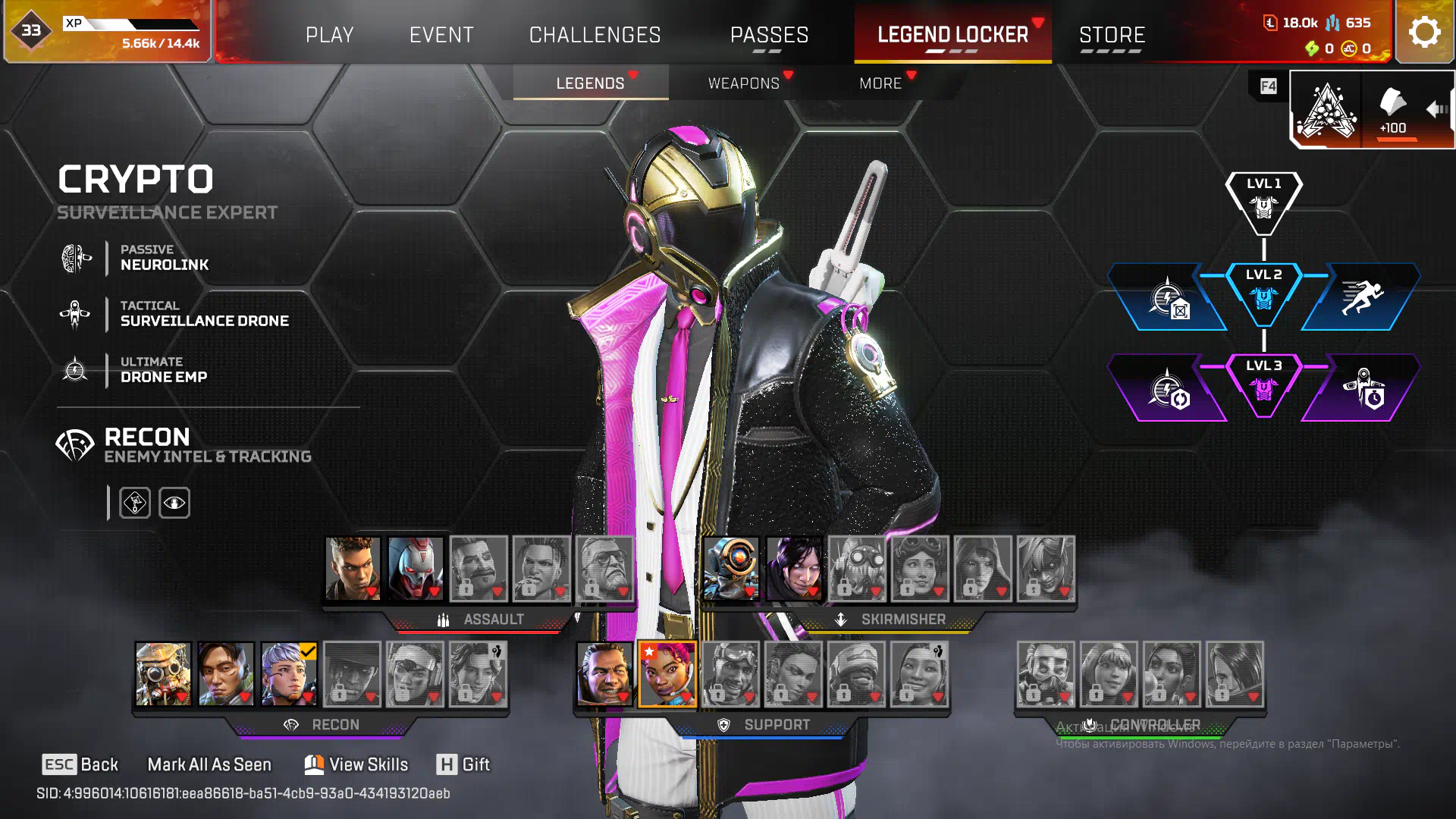Open the settings gear menu

1424,32
